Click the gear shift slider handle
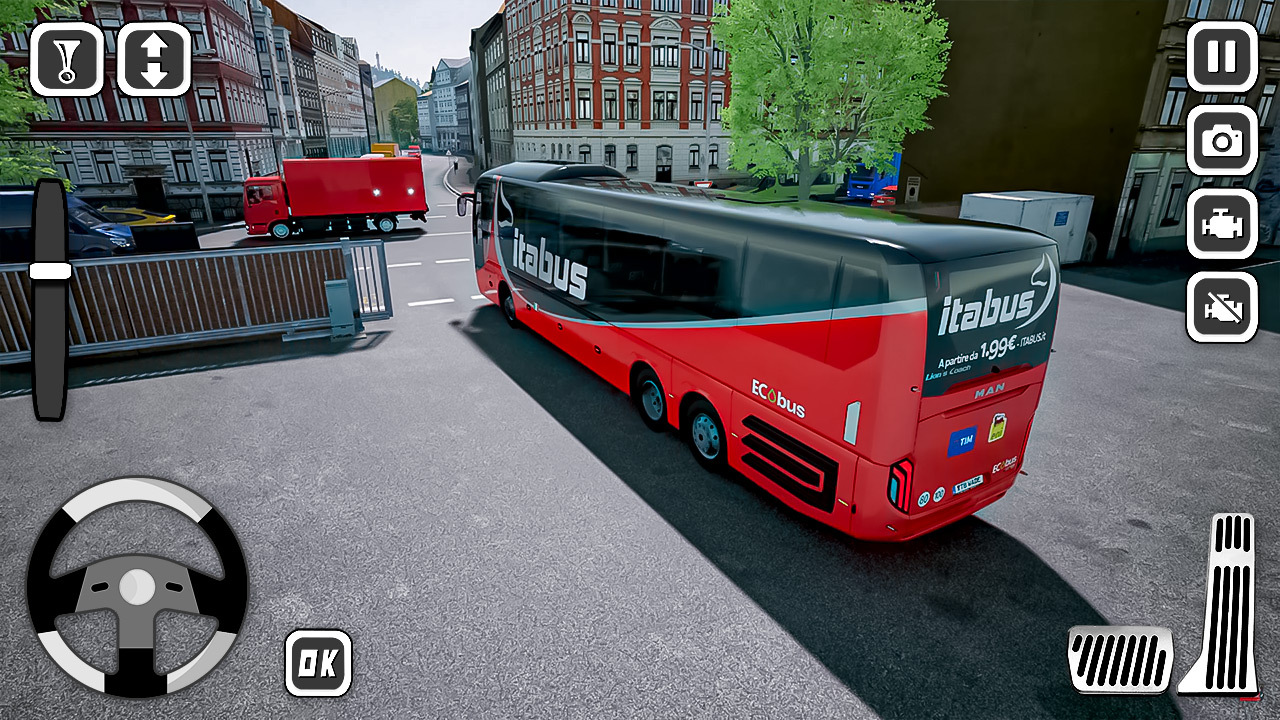Image resolution: width=1280 pixels, height=720 pixels. pos(50,271)
